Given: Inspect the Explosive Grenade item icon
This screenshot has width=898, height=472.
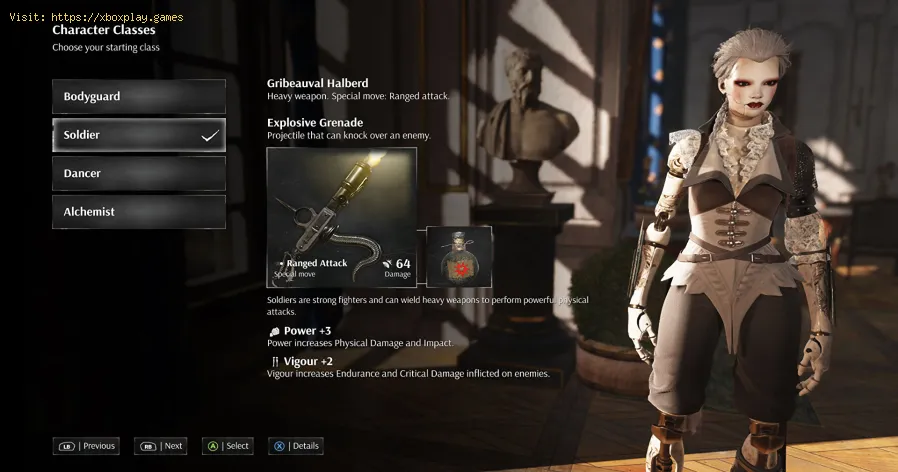Looking at the screenshot, I should 459,257.
